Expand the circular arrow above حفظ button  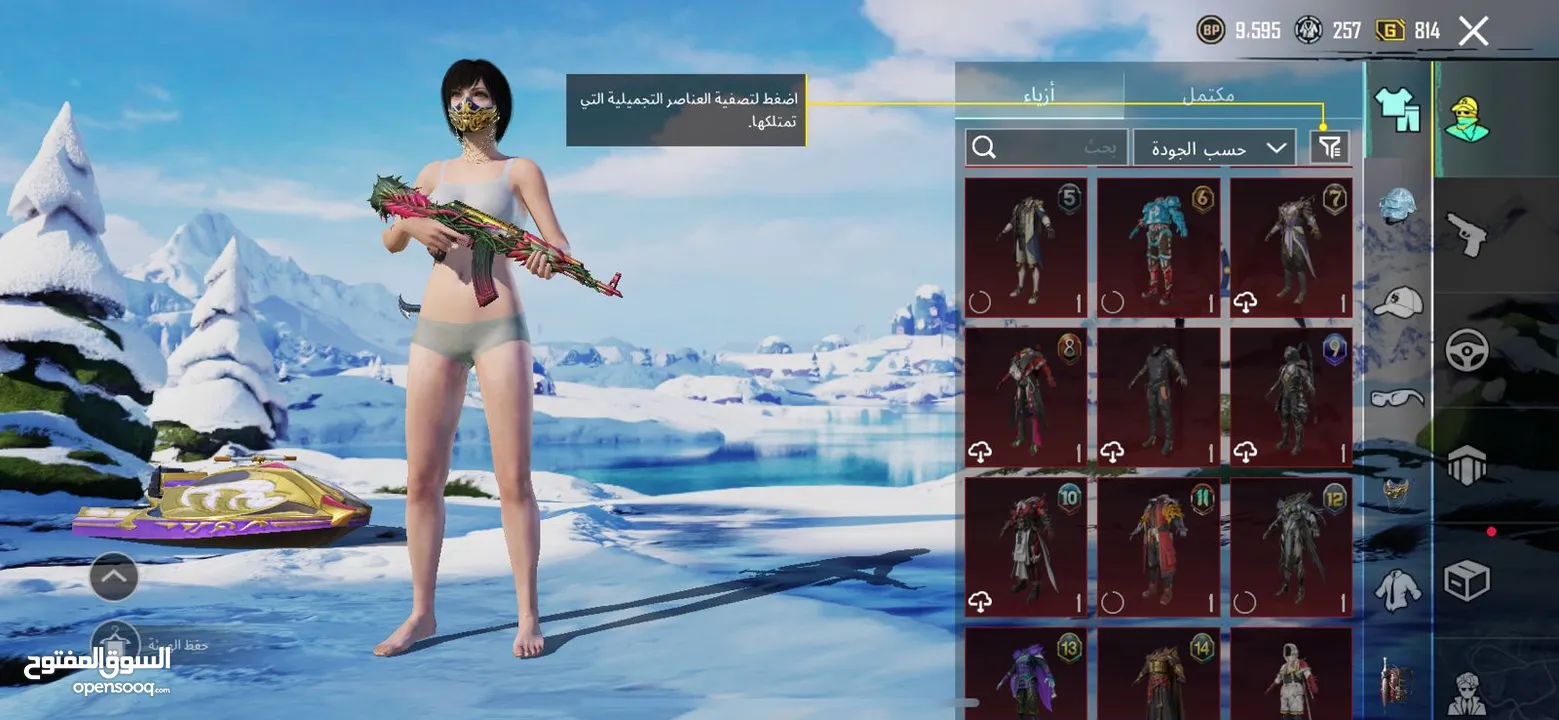112,577
